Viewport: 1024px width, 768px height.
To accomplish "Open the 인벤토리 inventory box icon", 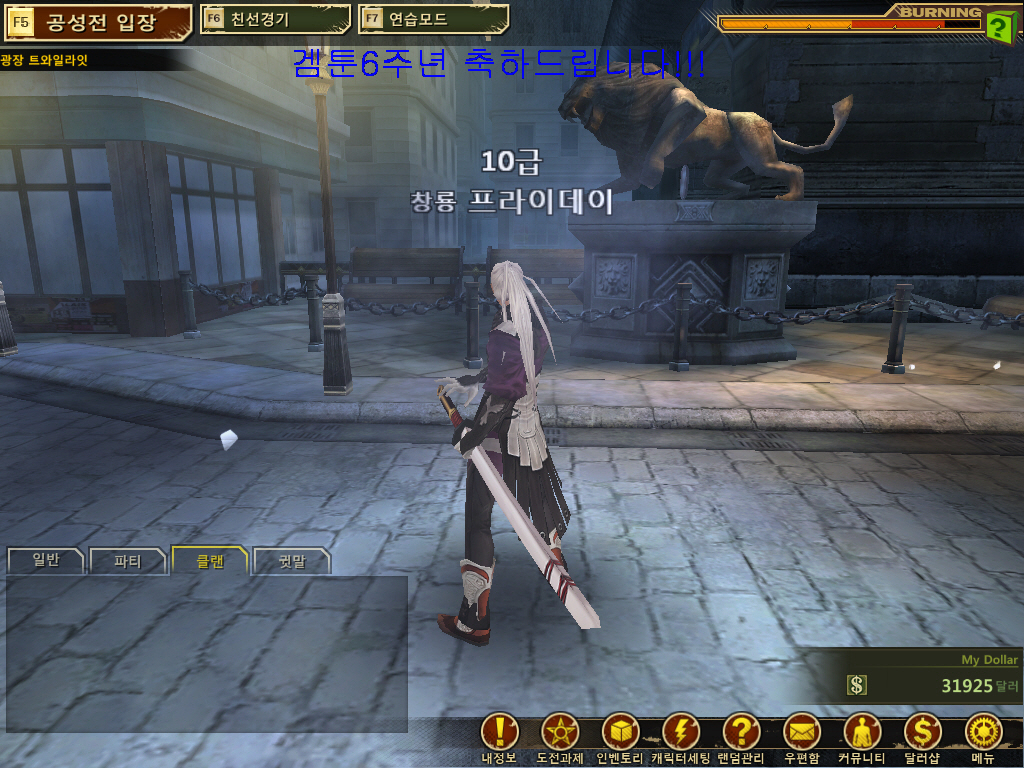I will [x=620, y=732].
